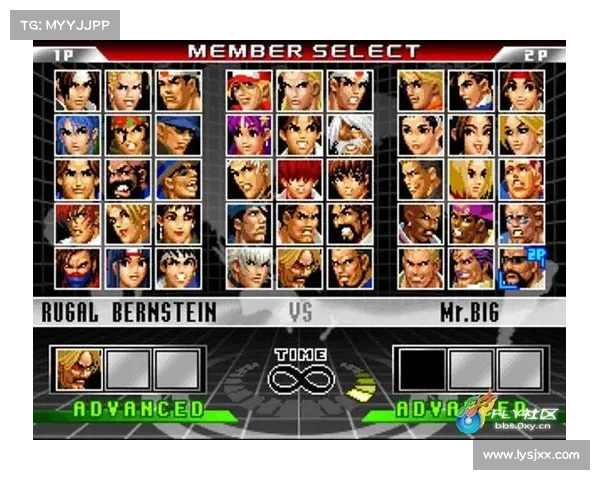Open the www.lysjxx.com watermark link

pyautogui.click(x=531, y=455)
